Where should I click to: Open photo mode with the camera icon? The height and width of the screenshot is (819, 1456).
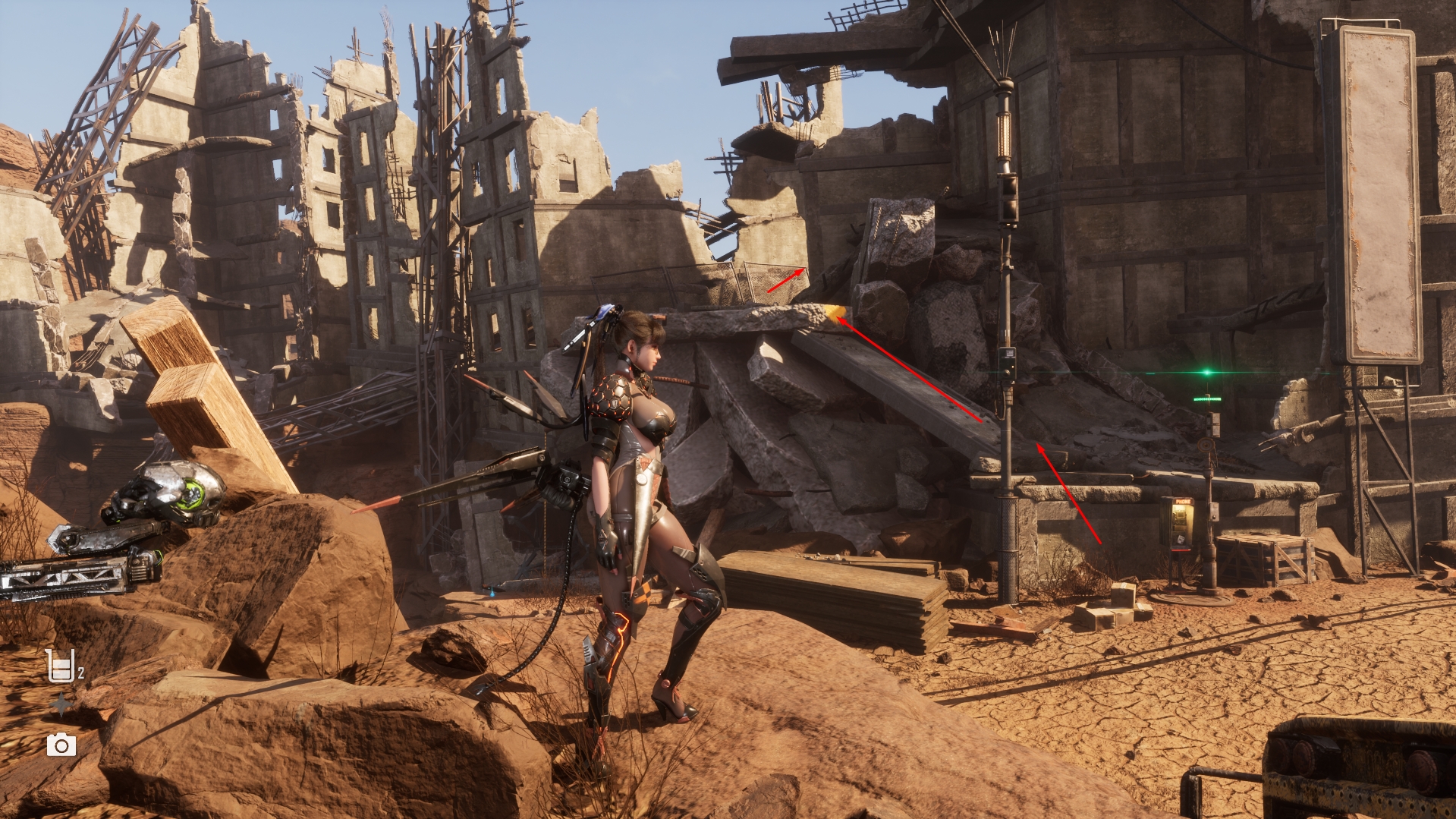click(x=61, y=745)
